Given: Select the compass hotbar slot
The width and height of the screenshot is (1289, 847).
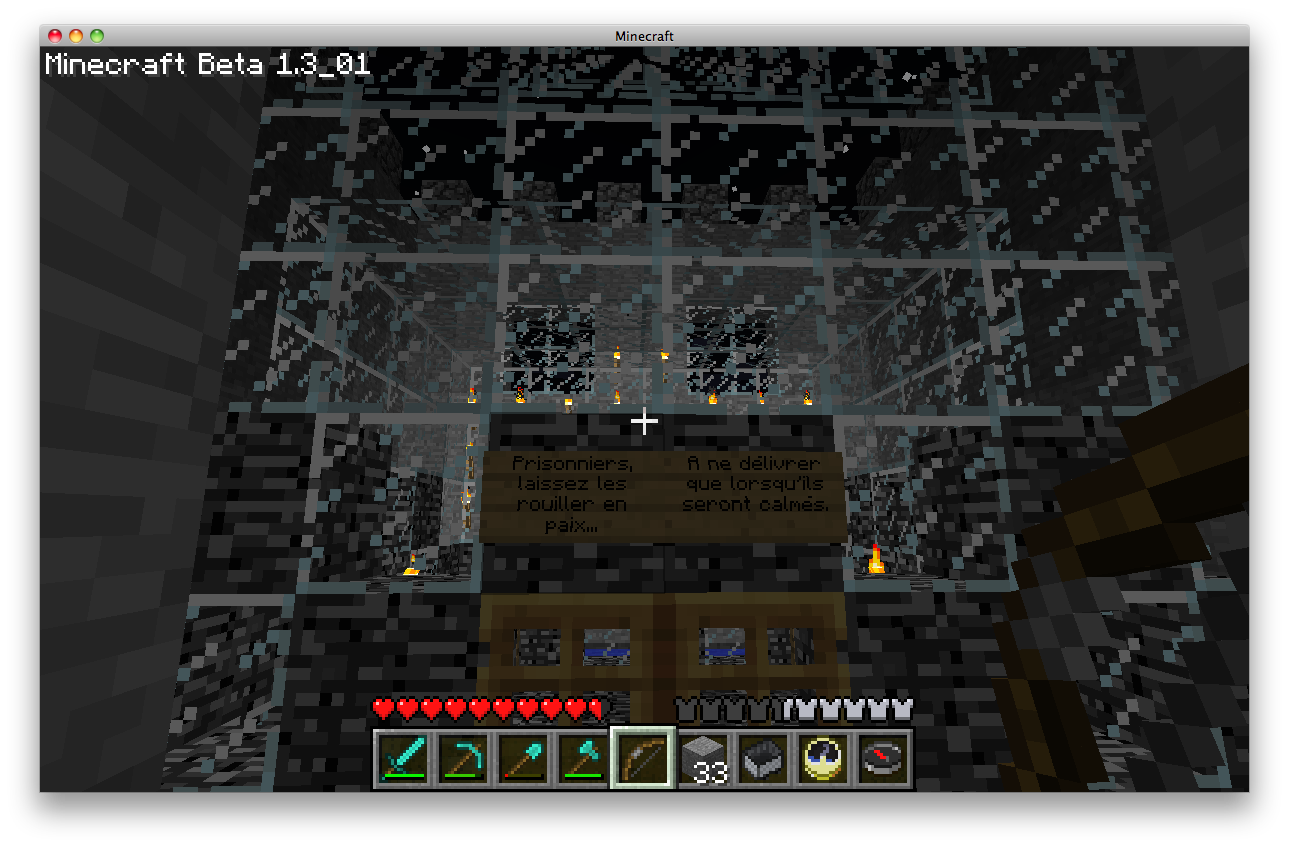Looking at the screenshot, I should 883,759.
